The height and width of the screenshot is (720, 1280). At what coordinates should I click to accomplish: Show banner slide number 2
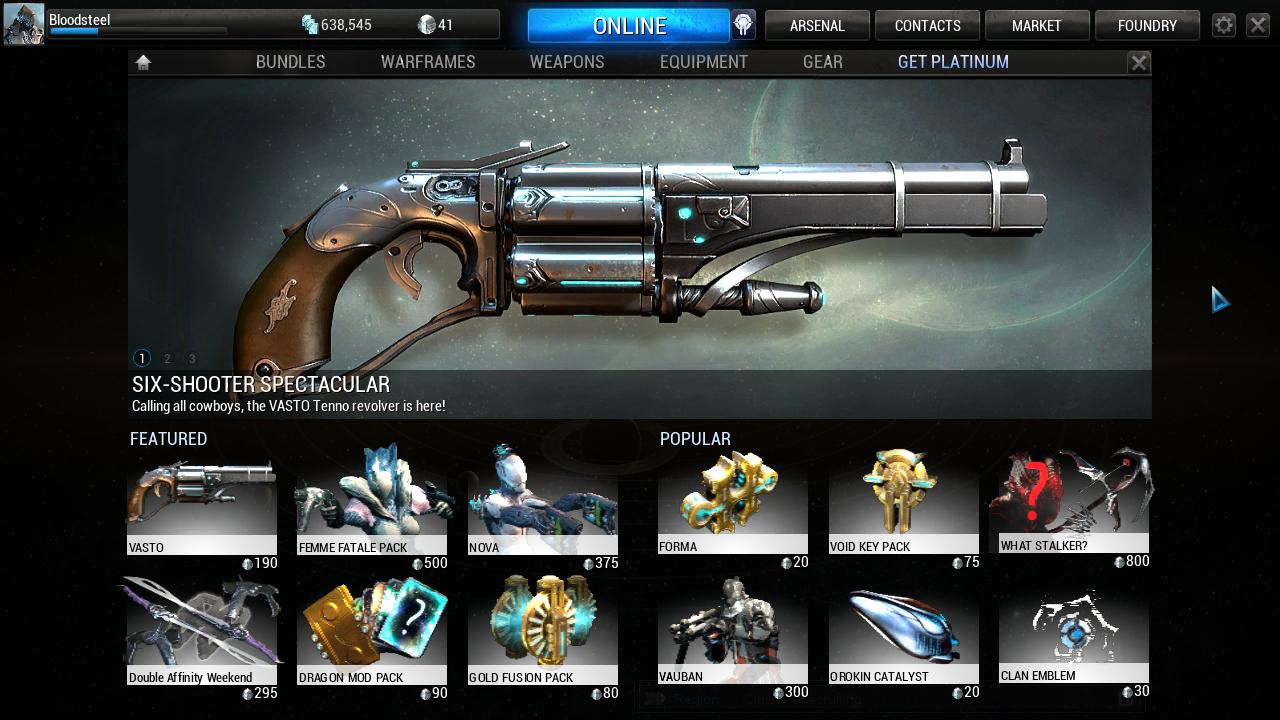[x=167, y=358]
